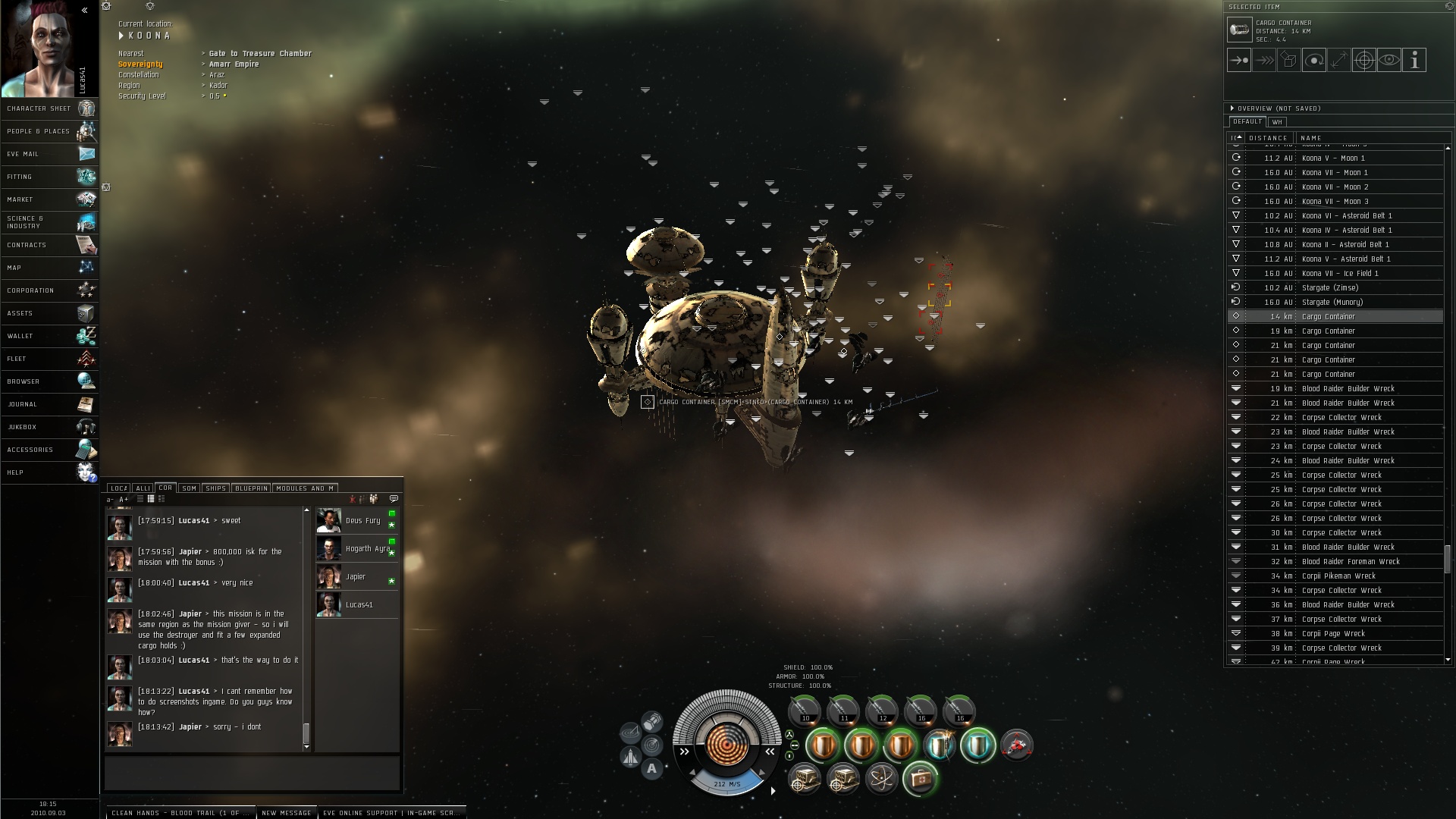Screen dimensions: 1456x819
Task: Select Blood Raider Foreman Wreck row
Action: (x=1350, y=562)
